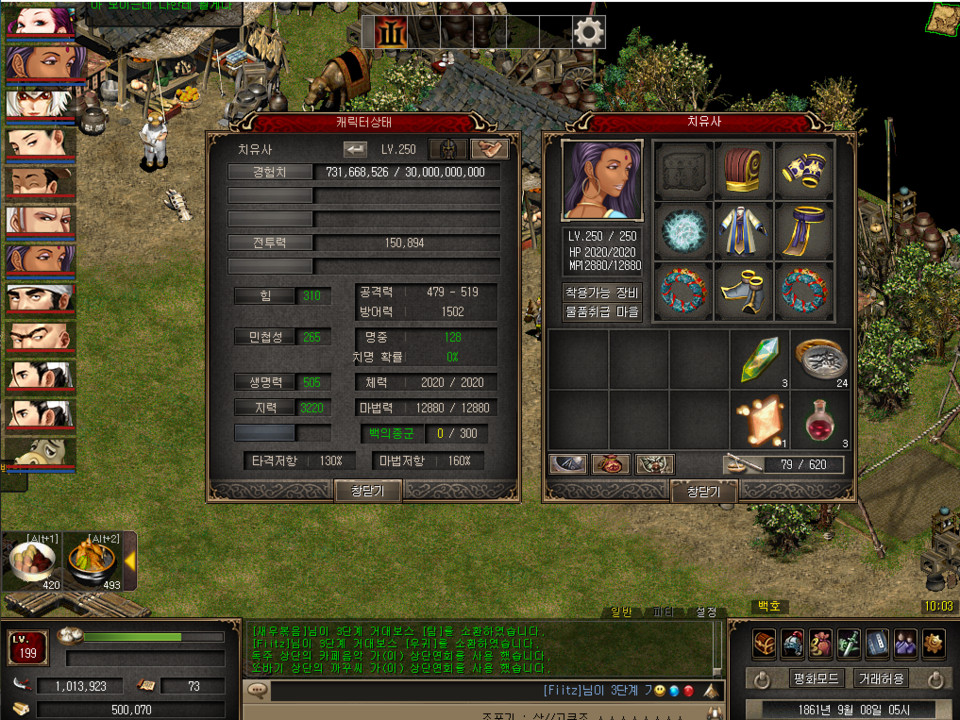The width and height of the screenshot is (960, 720).
Task: Select the equipped red and gold hat
Action: (744, 171)
